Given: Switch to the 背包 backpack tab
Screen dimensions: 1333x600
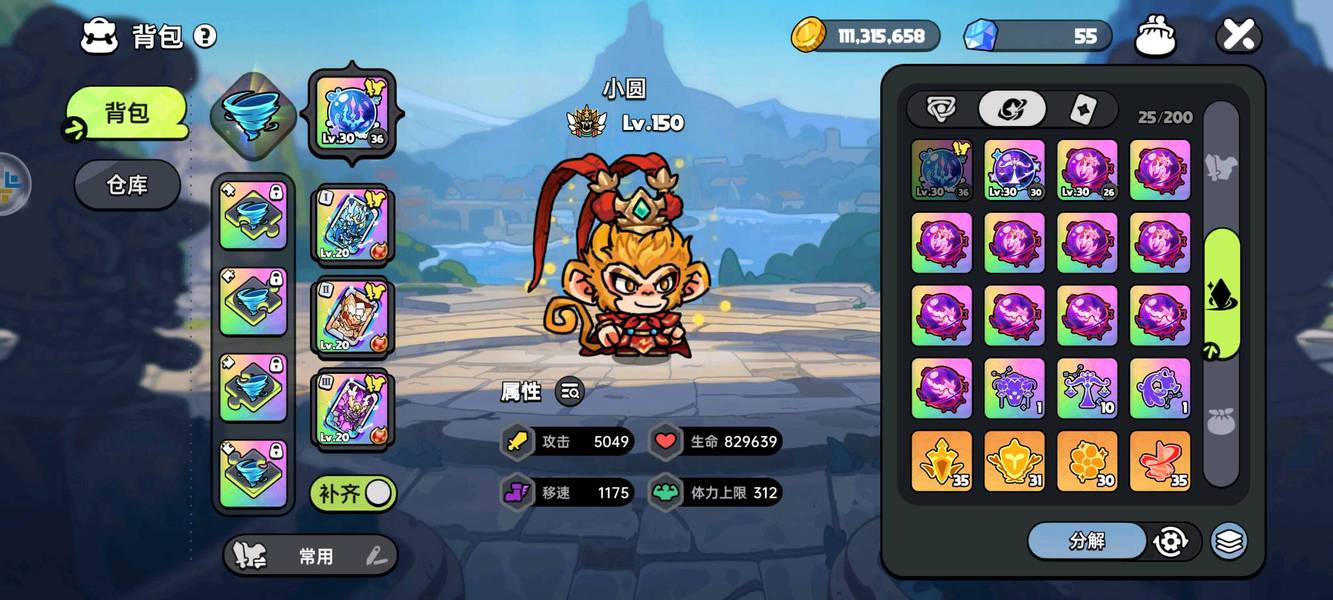Looking at the screenshot, I should click(x=127, y=113).
